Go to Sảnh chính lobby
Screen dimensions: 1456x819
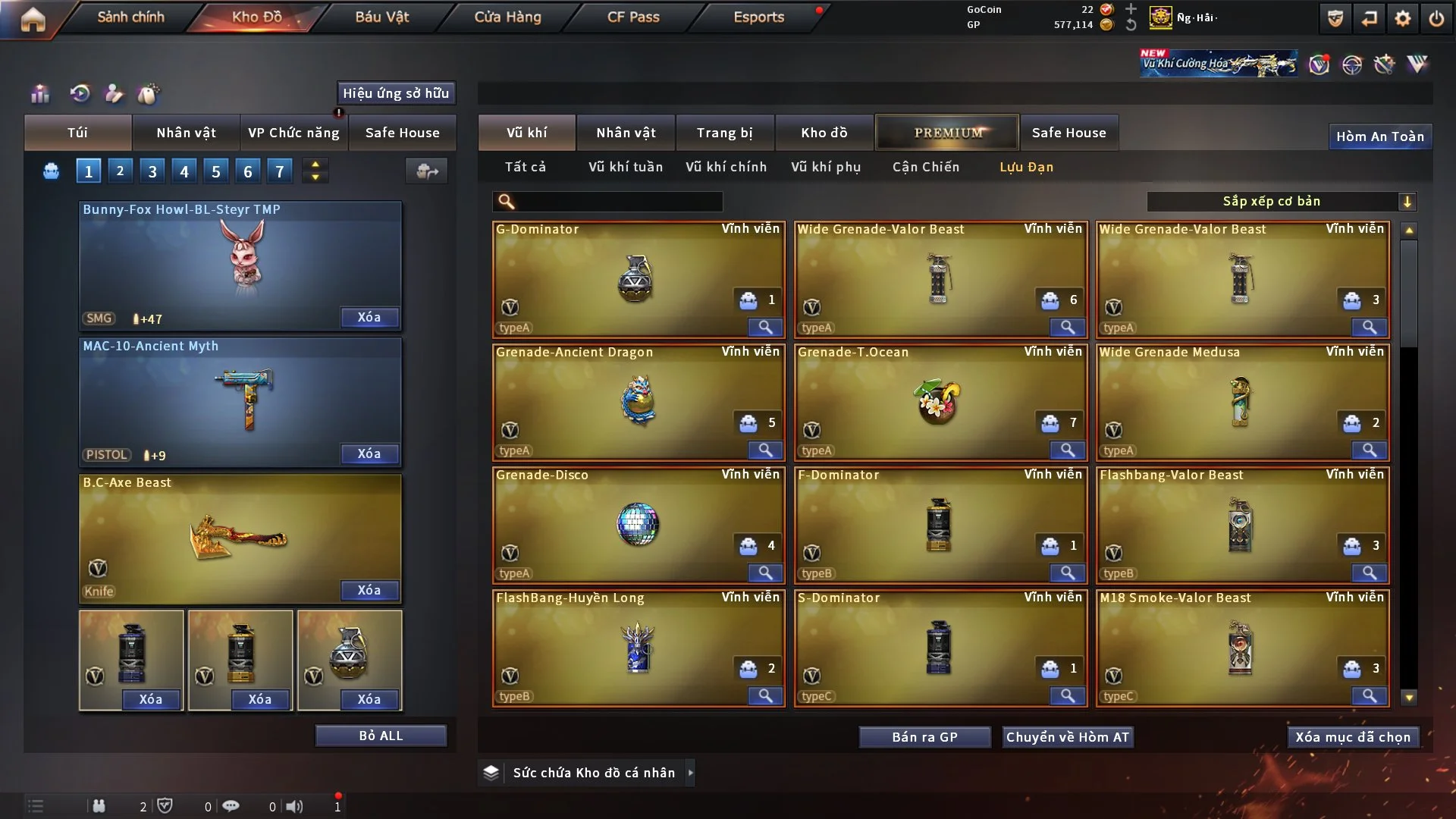pyautogui.click(x=130, y=17)
